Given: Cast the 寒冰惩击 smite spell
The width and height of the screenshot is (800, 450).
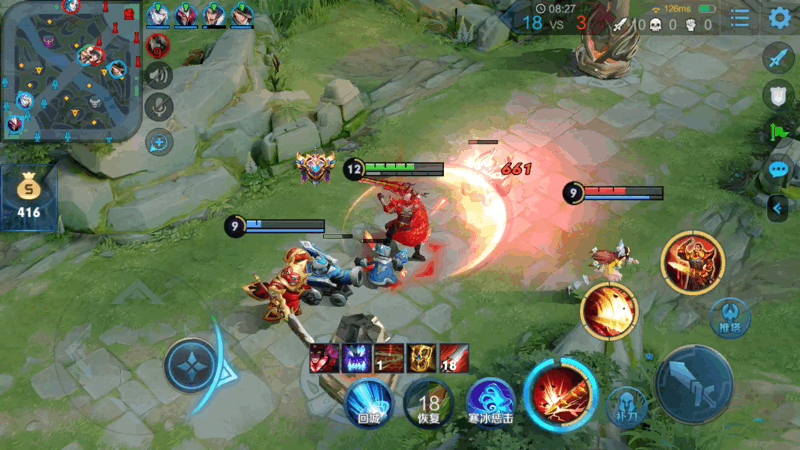Looking at the screenshot, I should click(490, 402).
